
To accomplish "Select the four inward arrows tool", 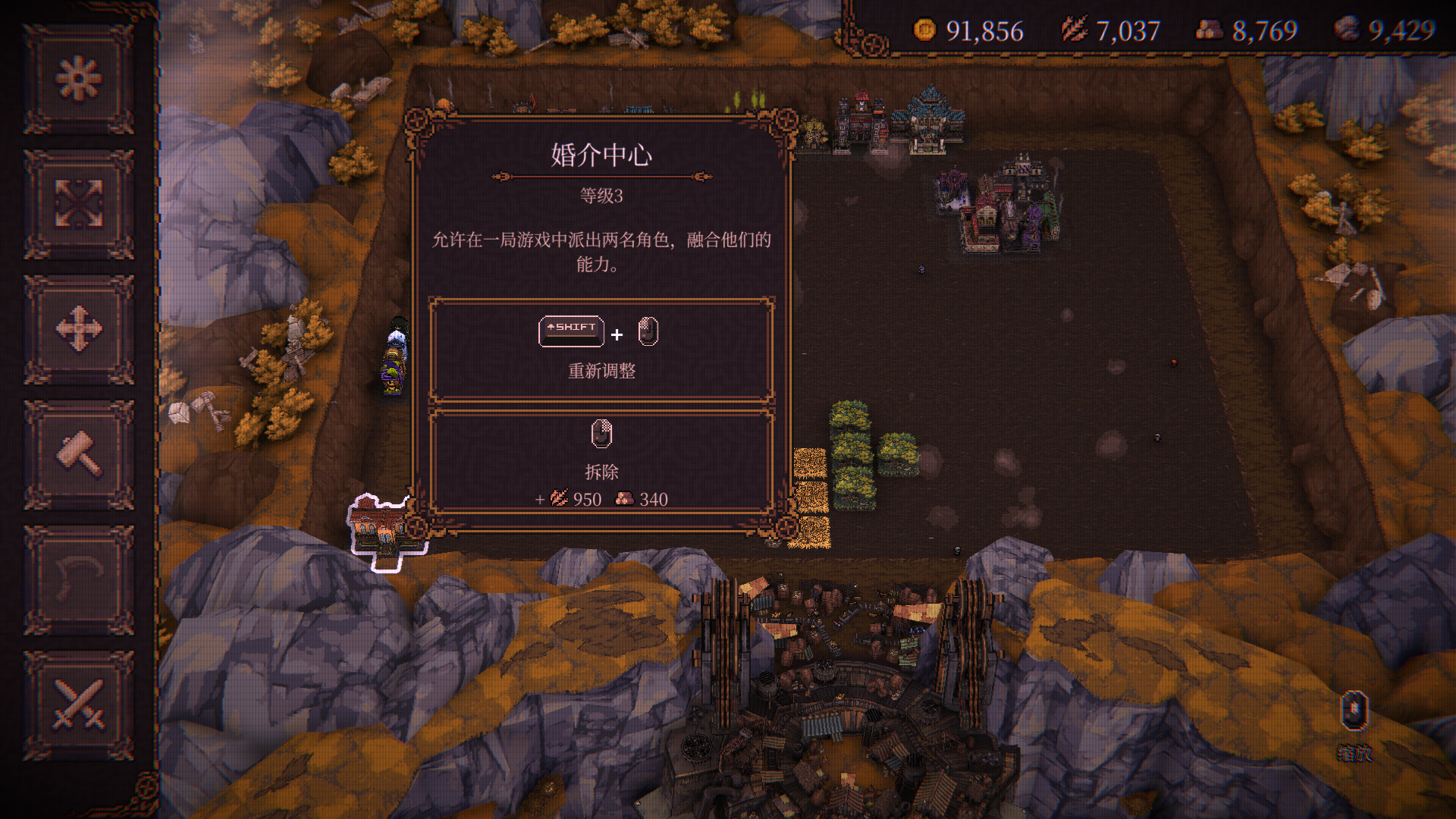I will pos(79,204).
